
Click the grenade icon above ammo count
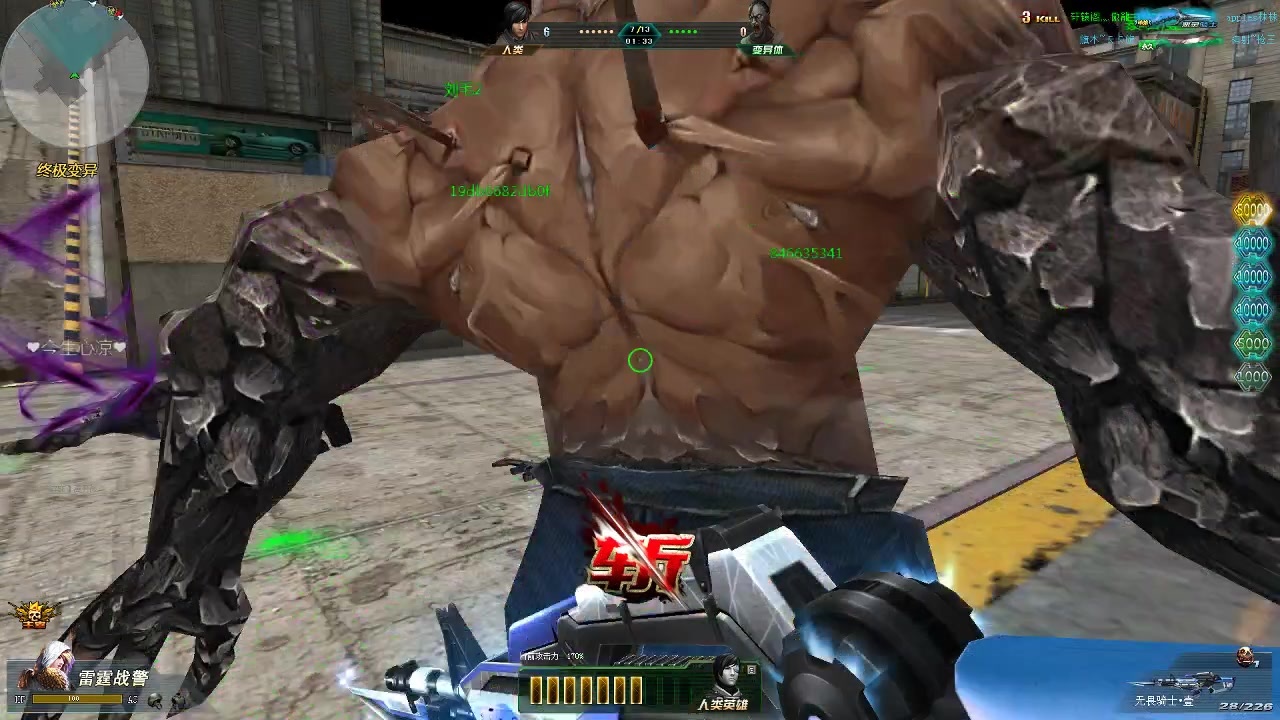click(x=1246, y=656)
